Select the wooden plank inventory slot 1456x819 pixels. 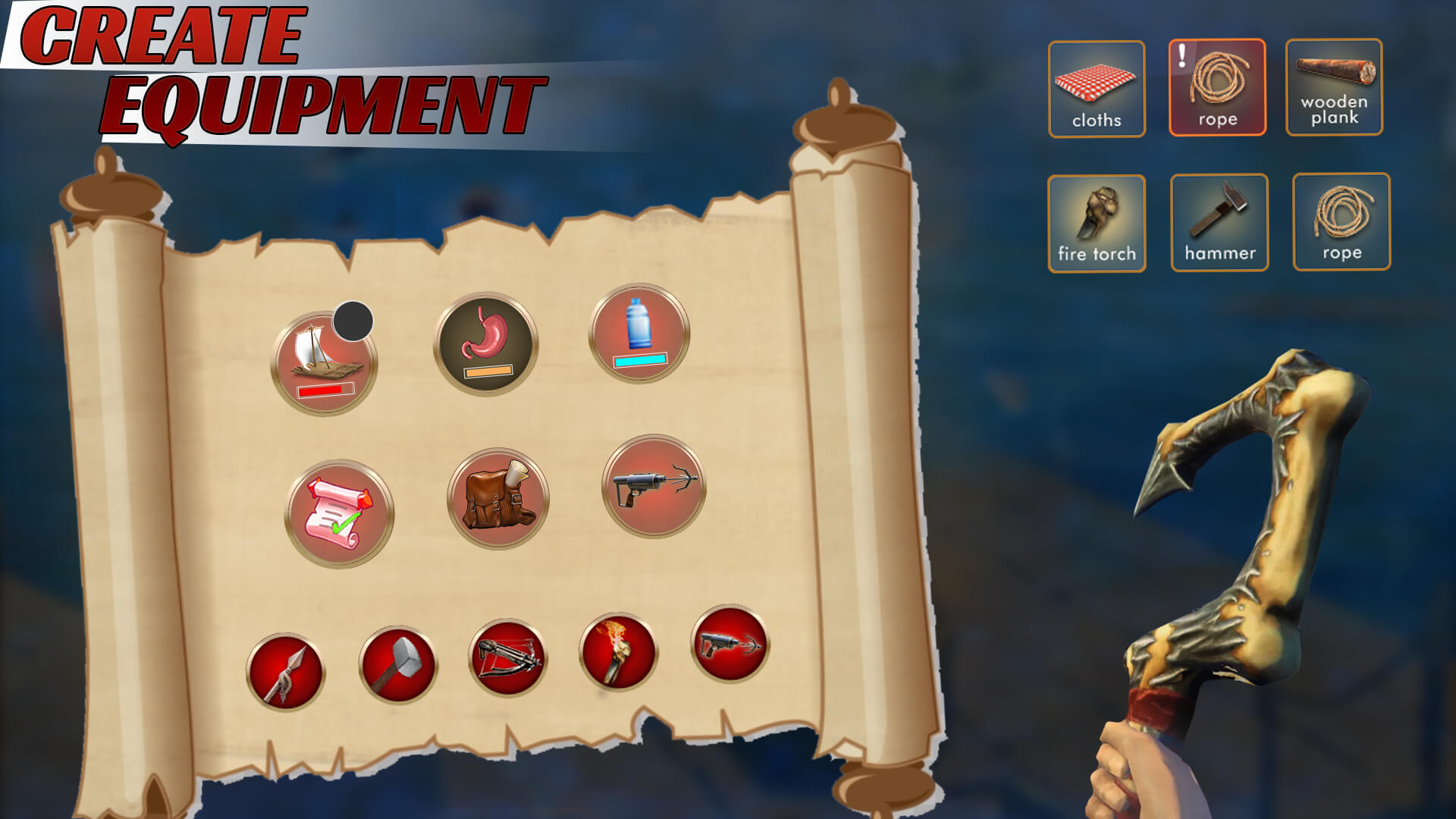point(1335,89)
